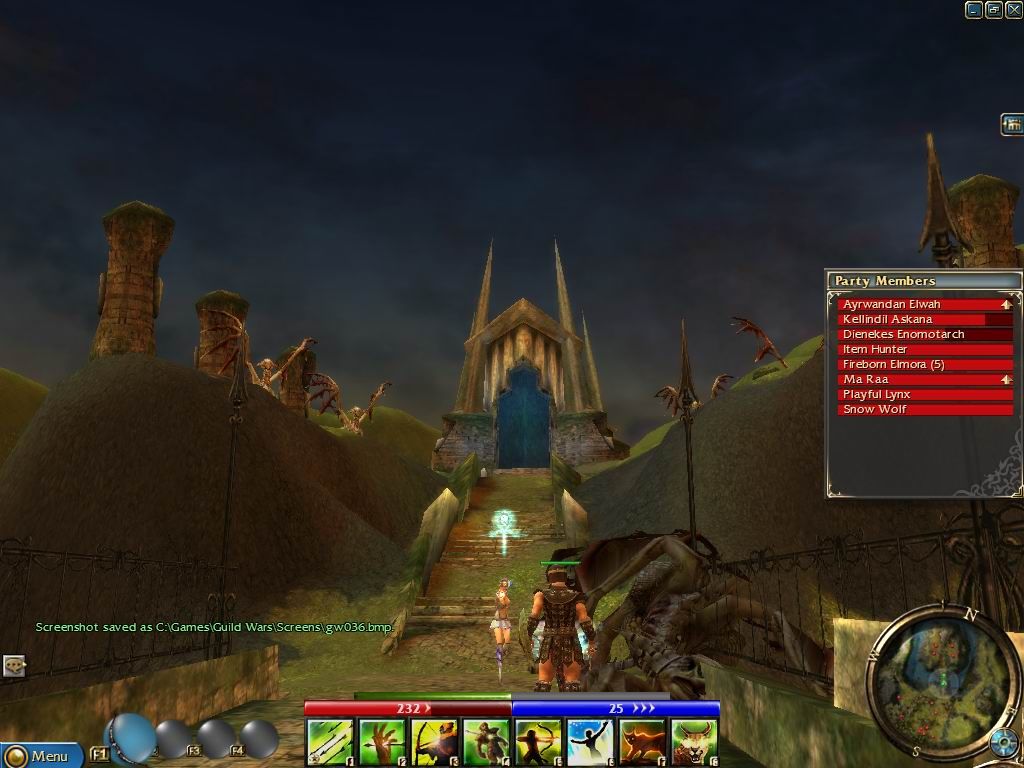Activate the orange lynx pet skill
The width and height of the screenshot is (1024, 768).
(x=642, y=743)
